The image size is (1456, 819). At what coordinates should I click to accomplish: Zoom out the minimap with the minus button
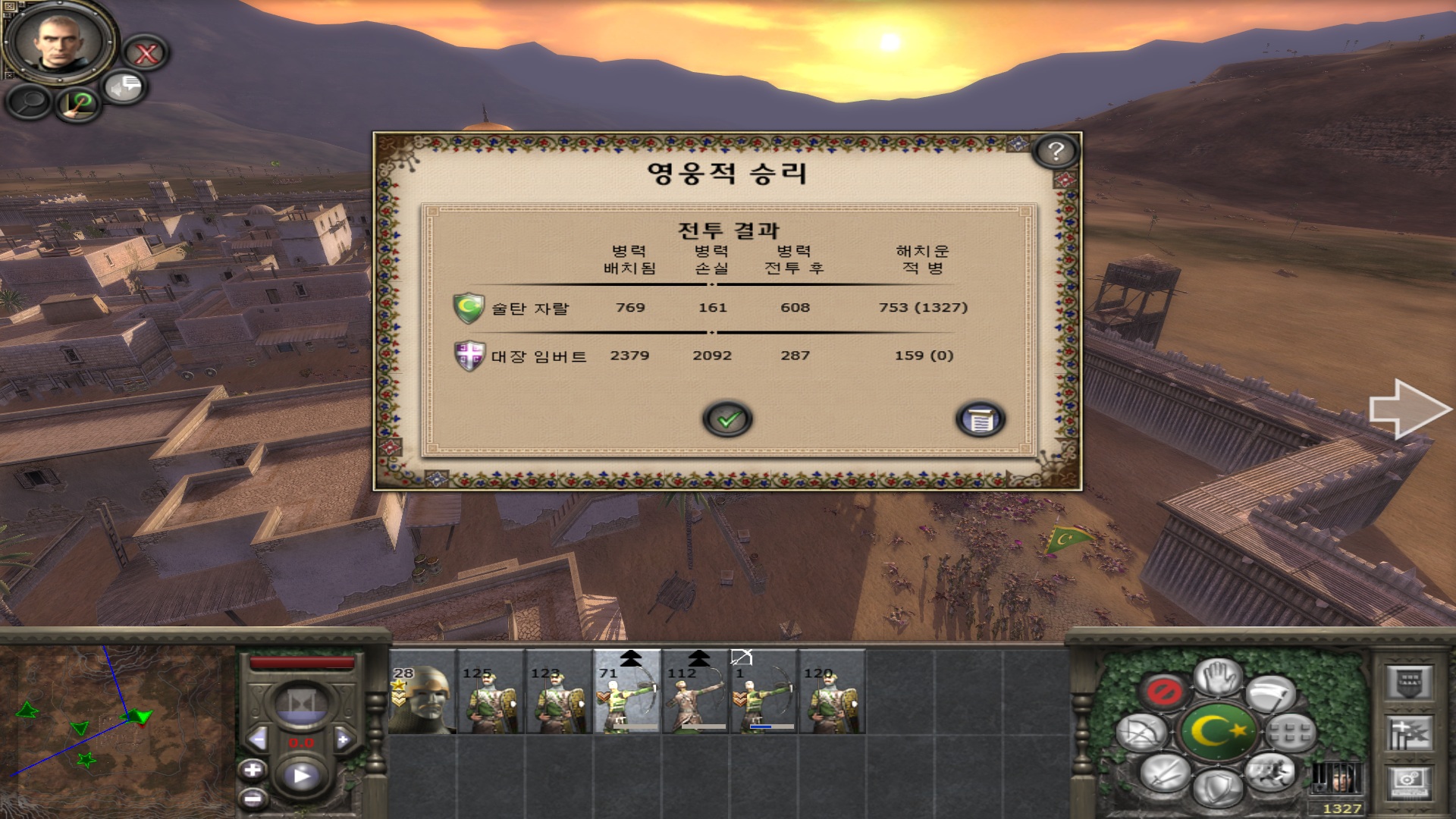click(253, 798)
